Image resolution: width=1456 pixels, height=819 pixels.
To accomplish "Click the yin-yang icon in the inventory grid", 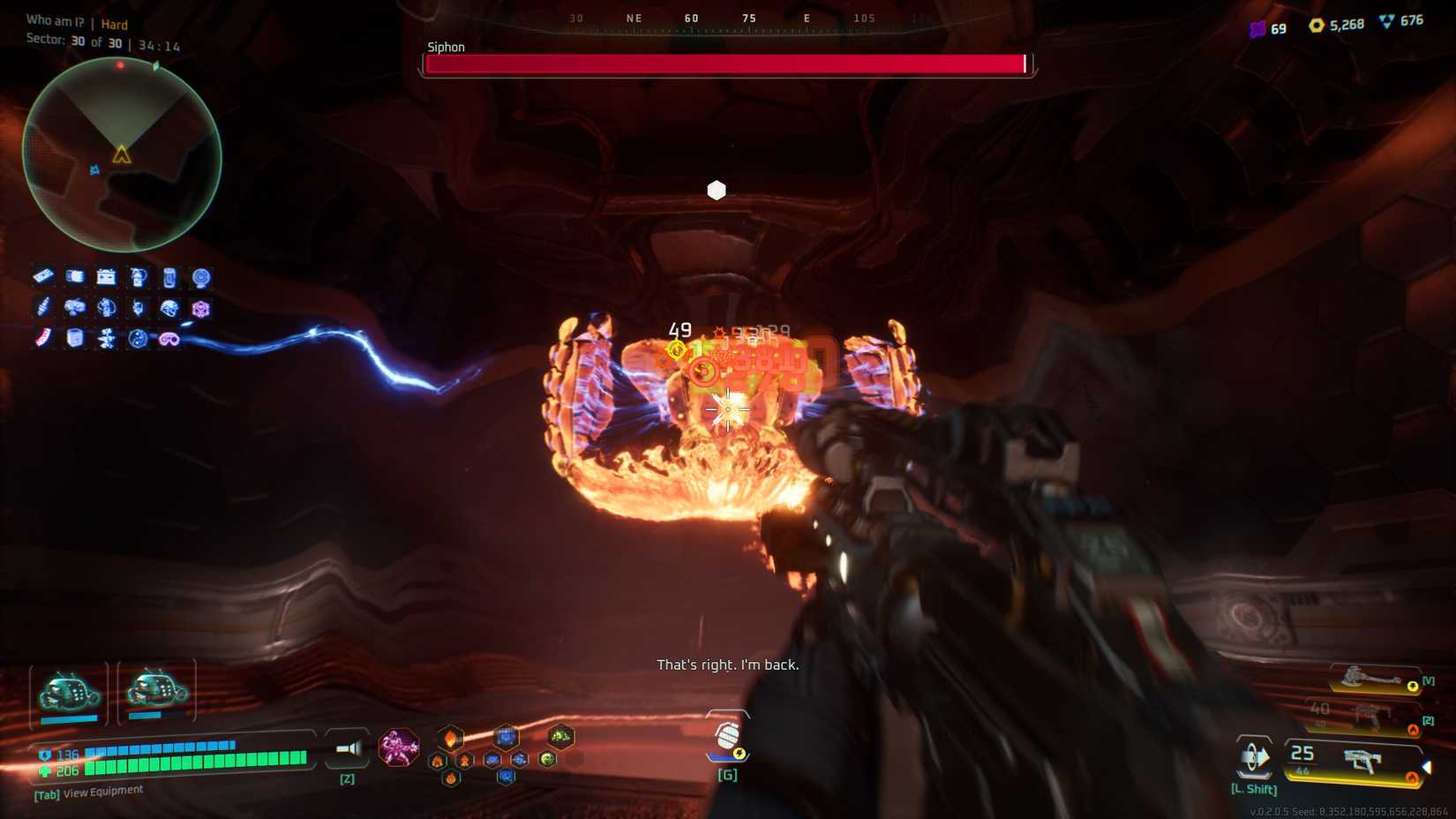I will click(x=137, y=338).
